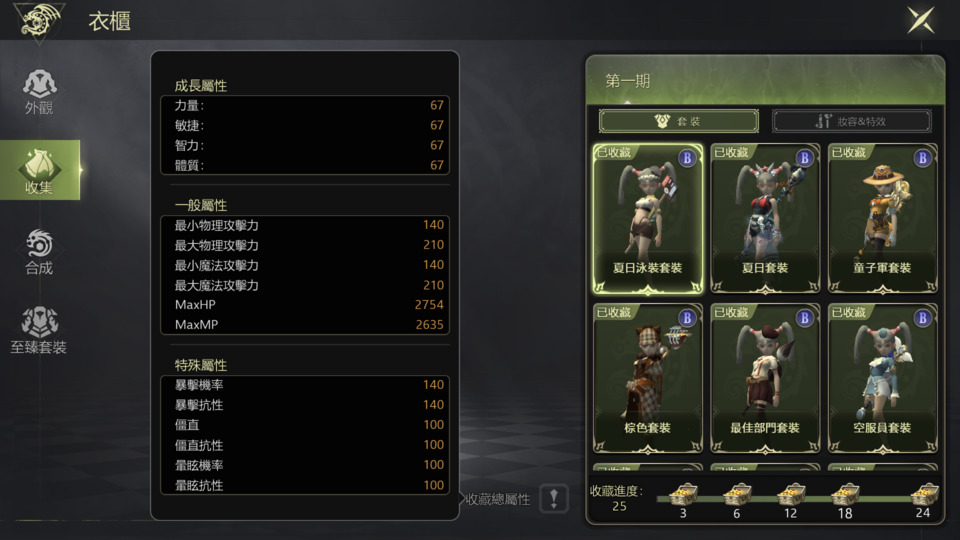Choose the 最佳部門套裝 outfit card
Image resolution: width=960 pixels, height=540 pixels.
pos(765,378)
